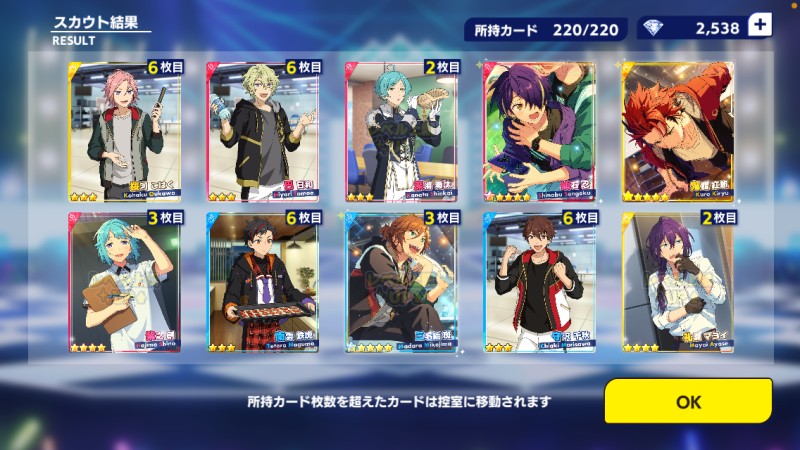Select the Hajime Shino card
The width and height of the screenshot is (800, 450).
point(124,281)
